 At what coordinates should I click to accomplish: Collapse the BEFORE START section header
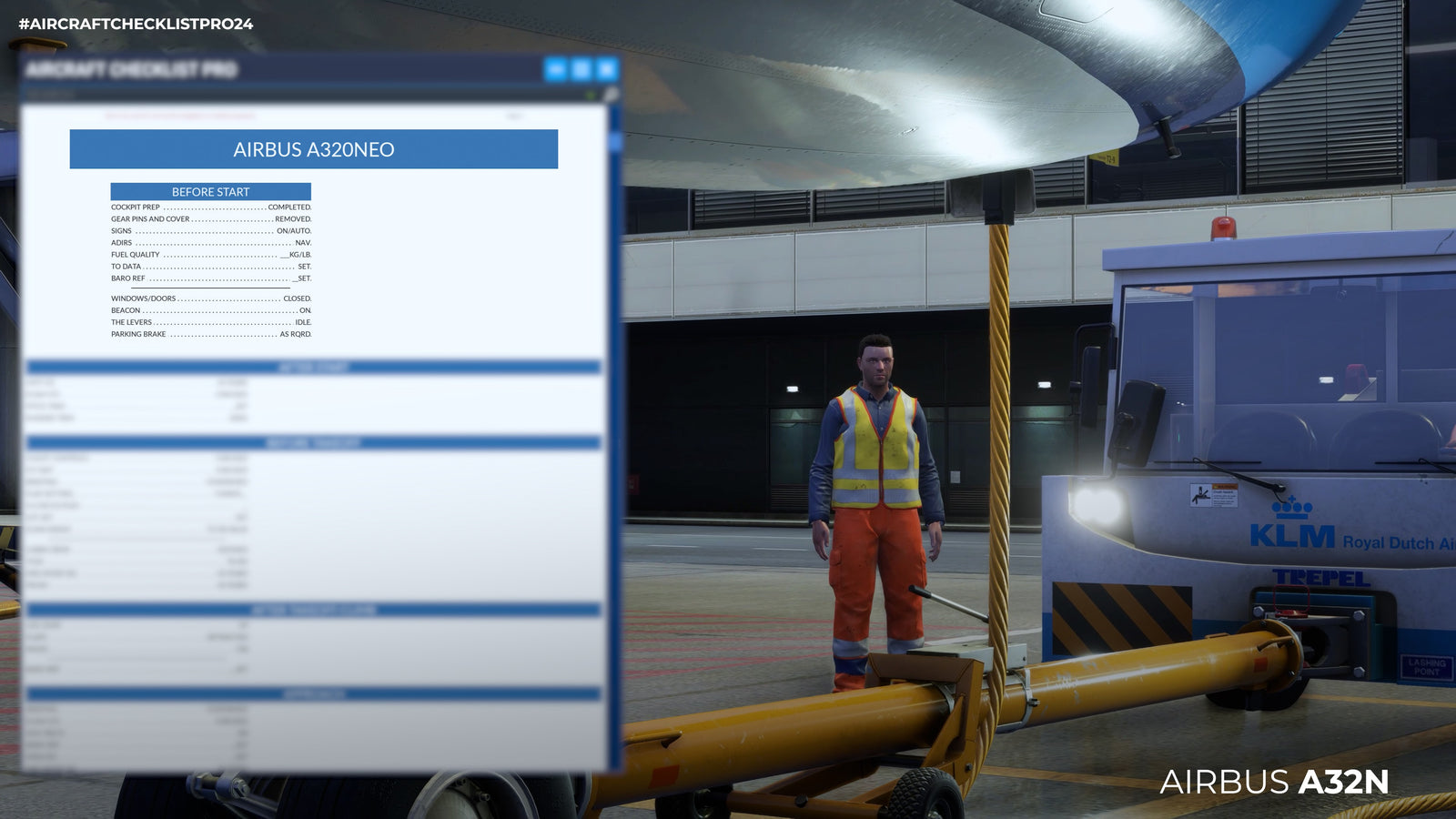click(209, 192)
